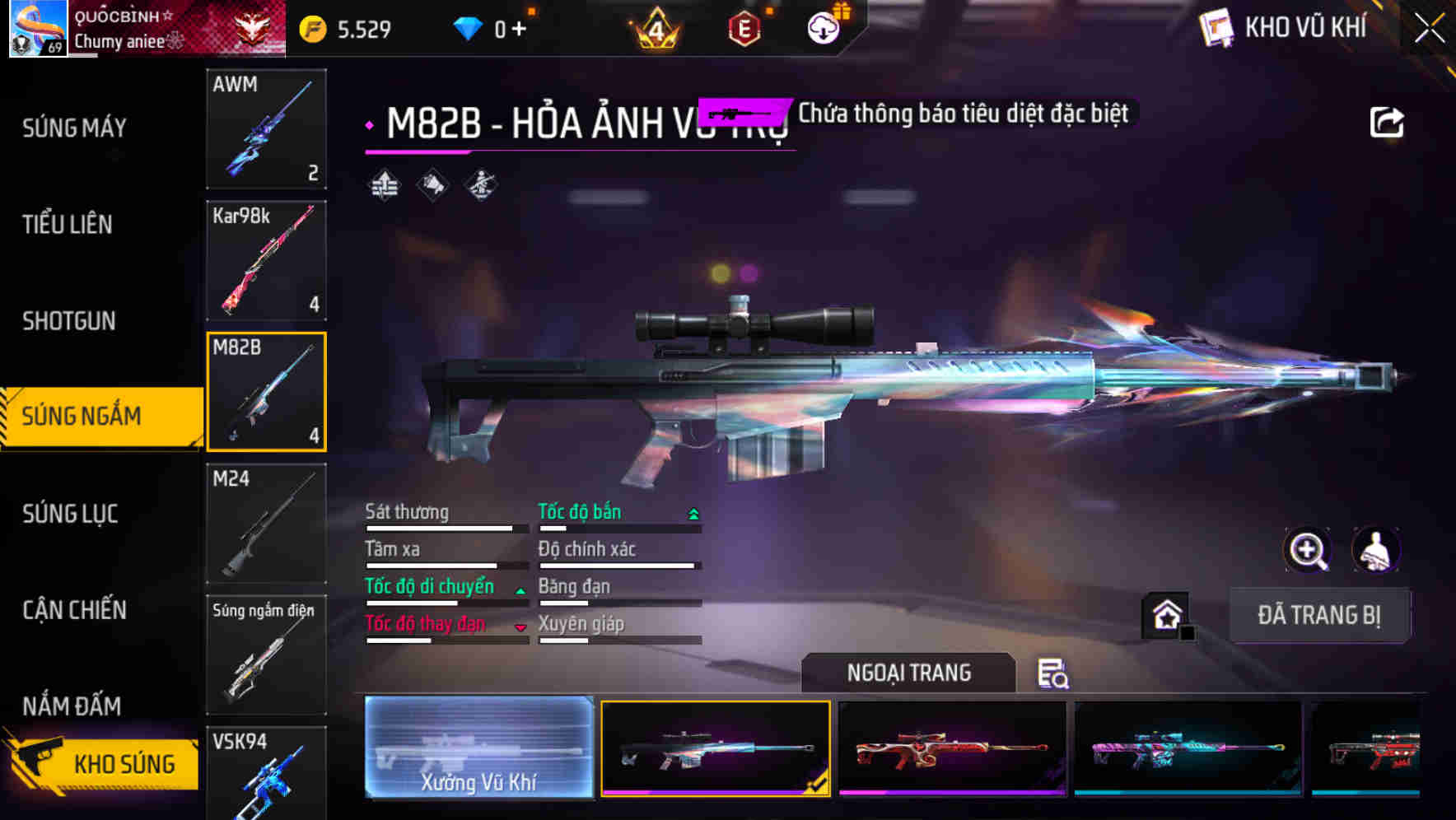Click the ĐÃ TRANG BỊ button
This screenshot has height=820, width=1456.
1319,616
